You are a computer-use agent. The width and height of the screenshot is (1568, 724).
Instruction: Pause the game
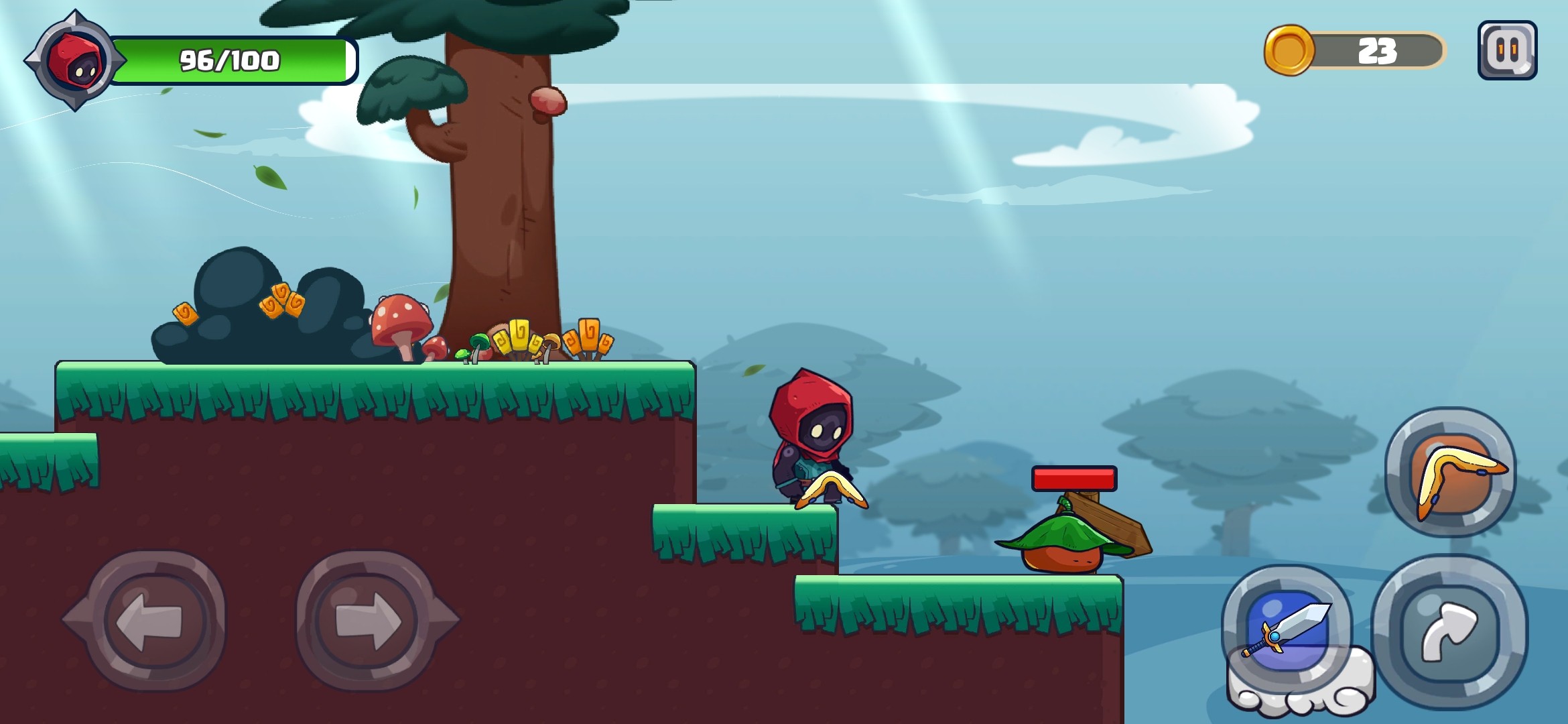[x=1507, y=50]
